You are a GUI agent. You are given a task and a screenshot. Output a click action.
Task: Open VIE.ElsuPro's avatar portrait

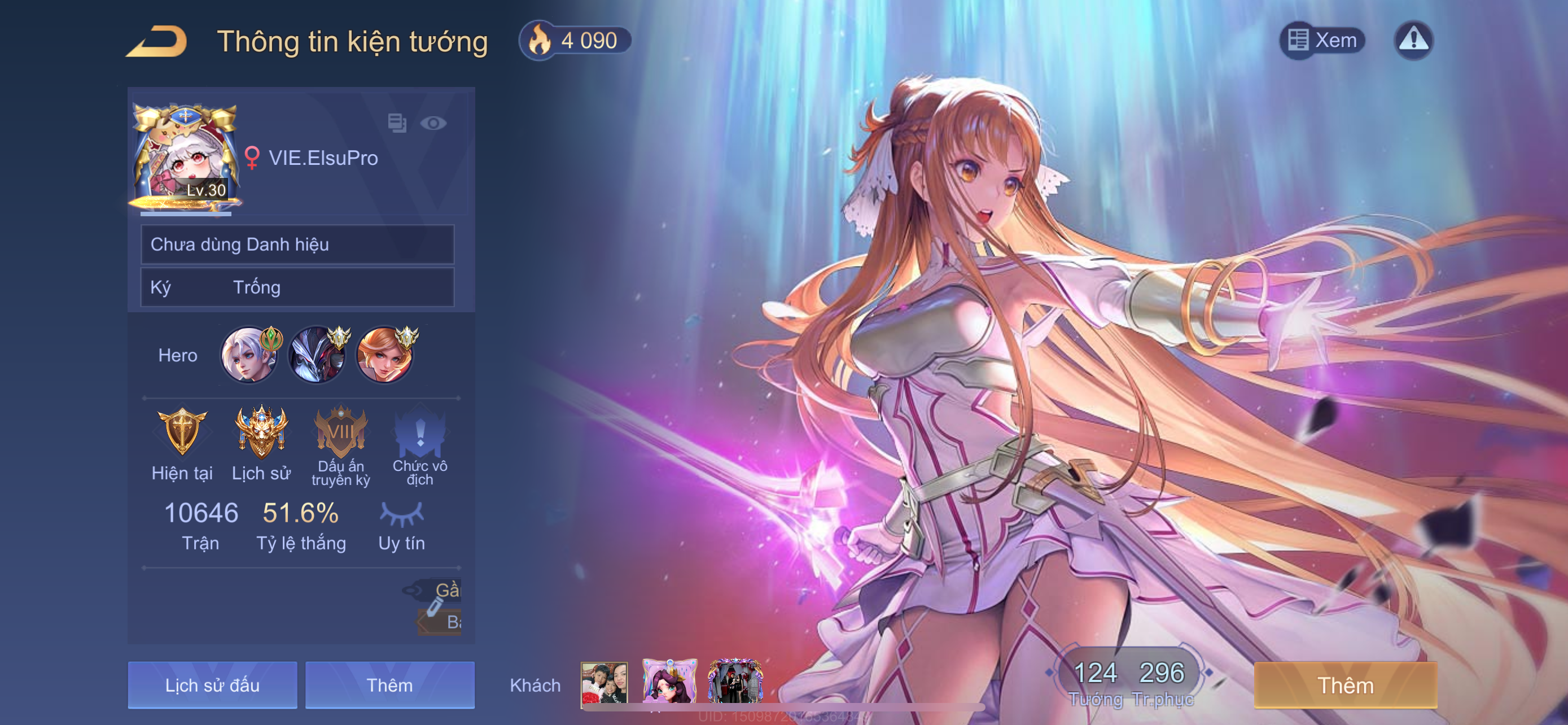(x=185, y=158)
